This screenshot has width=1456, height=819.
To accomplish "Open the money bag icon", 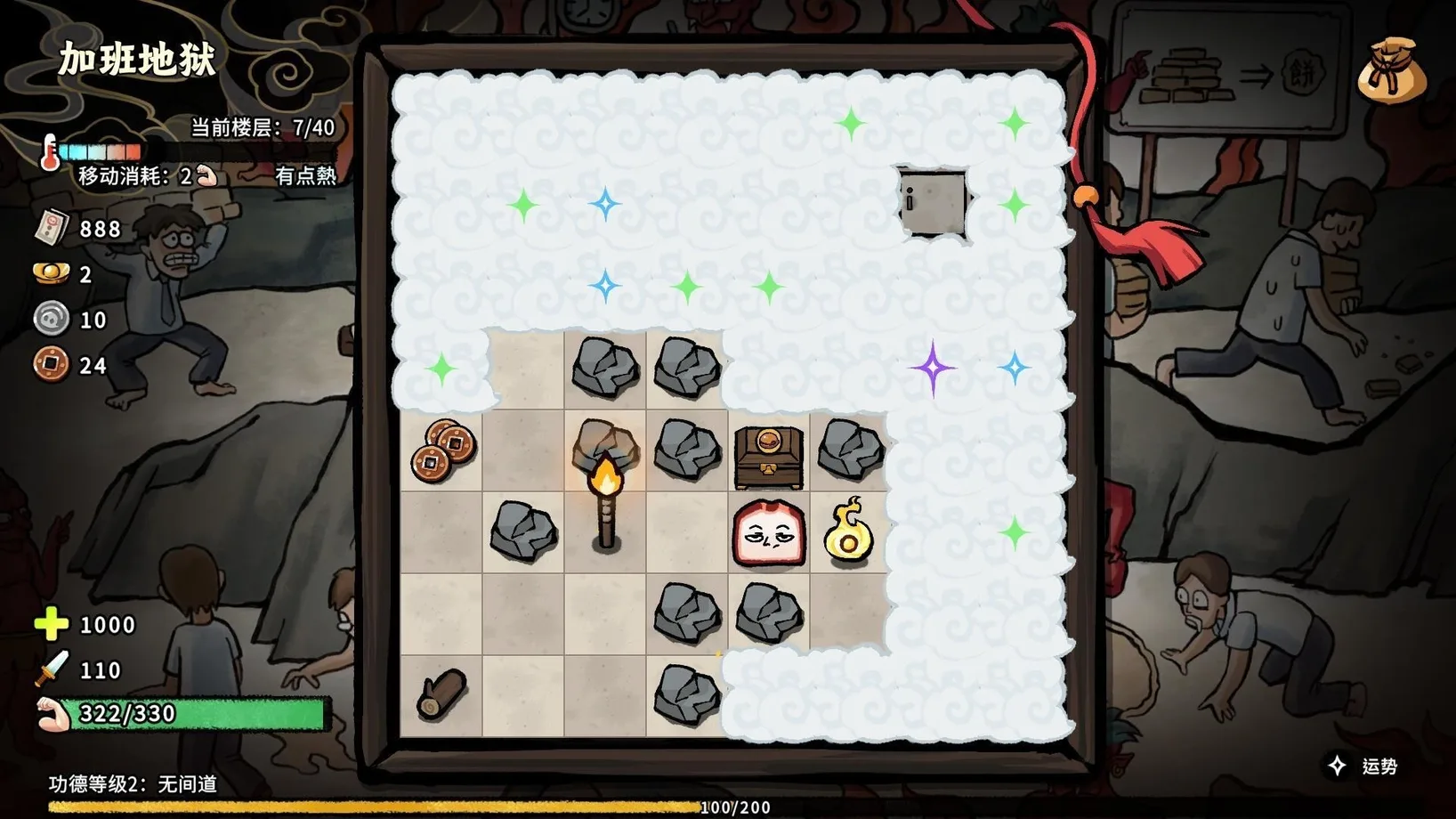I will pyautogui.click(x=1392, y=70).
